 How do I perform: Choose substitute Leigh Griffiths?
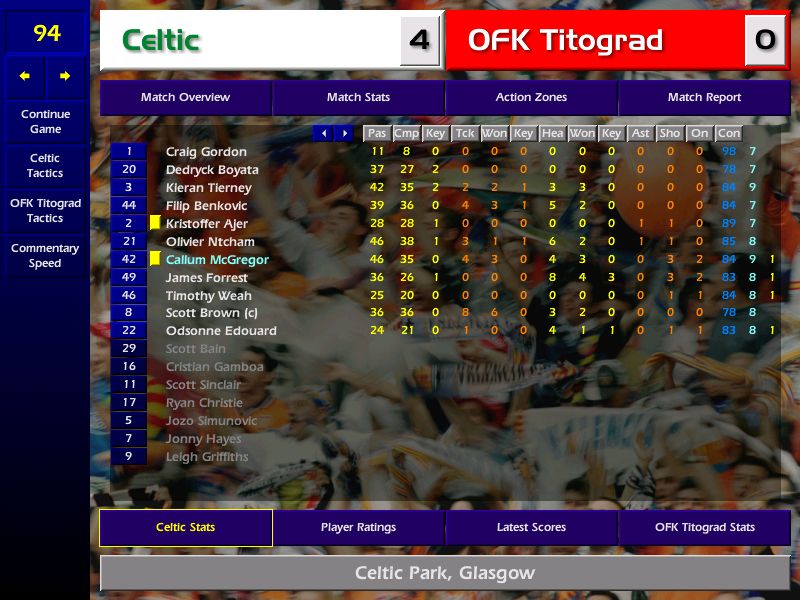point(207,457)
